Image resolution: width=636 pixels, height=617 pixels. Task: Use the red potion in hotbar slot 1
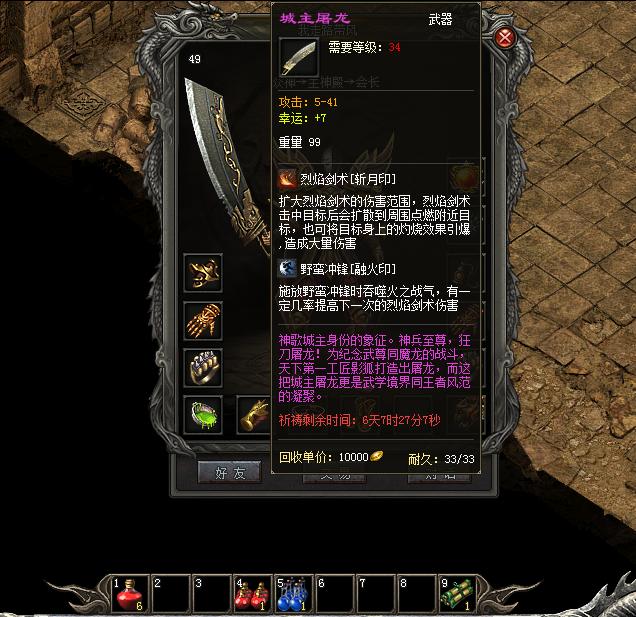[131, 593]
